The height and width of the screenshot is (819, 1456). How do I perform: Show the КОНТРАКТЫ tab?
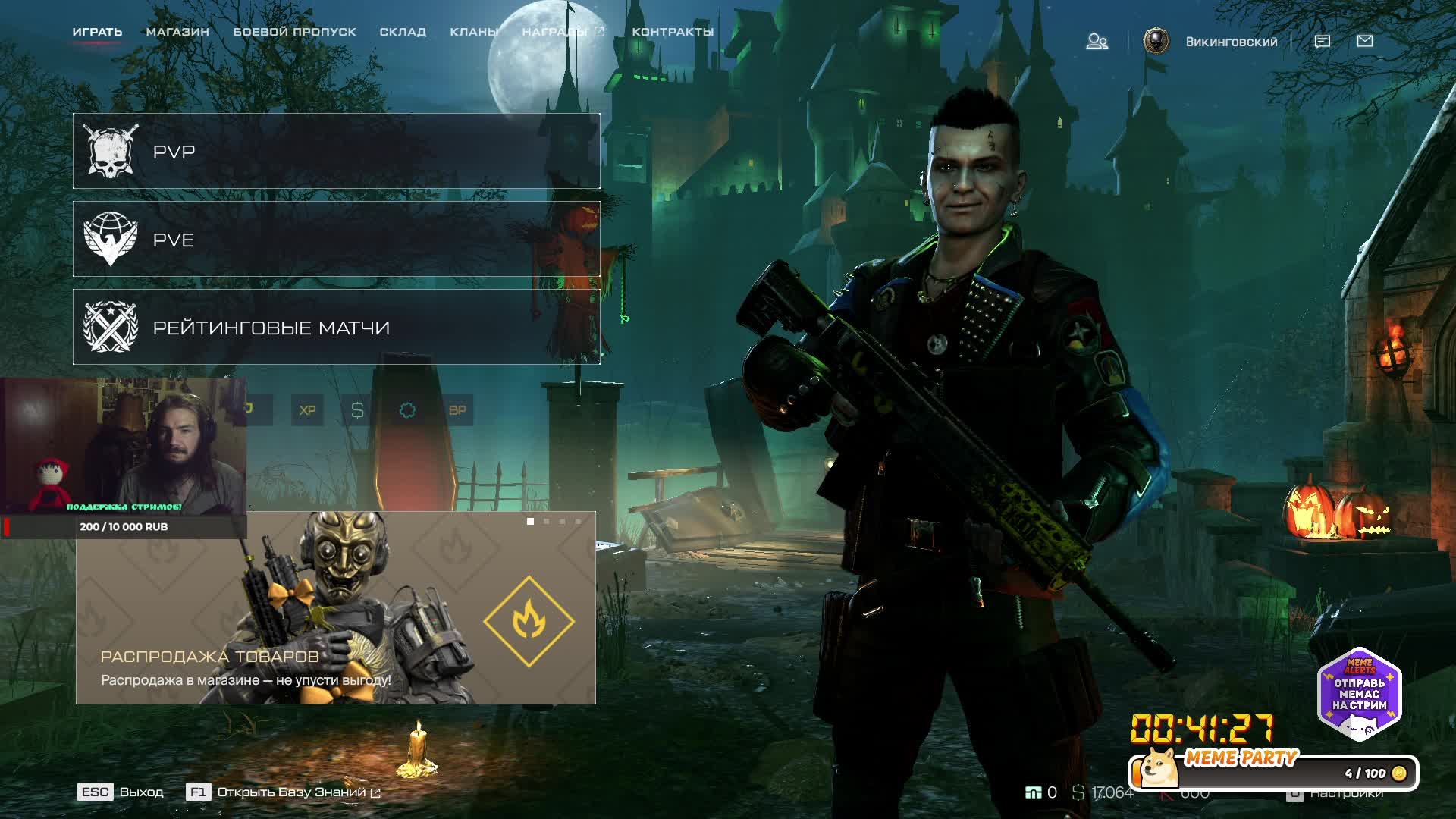click(x=673, y=32)
